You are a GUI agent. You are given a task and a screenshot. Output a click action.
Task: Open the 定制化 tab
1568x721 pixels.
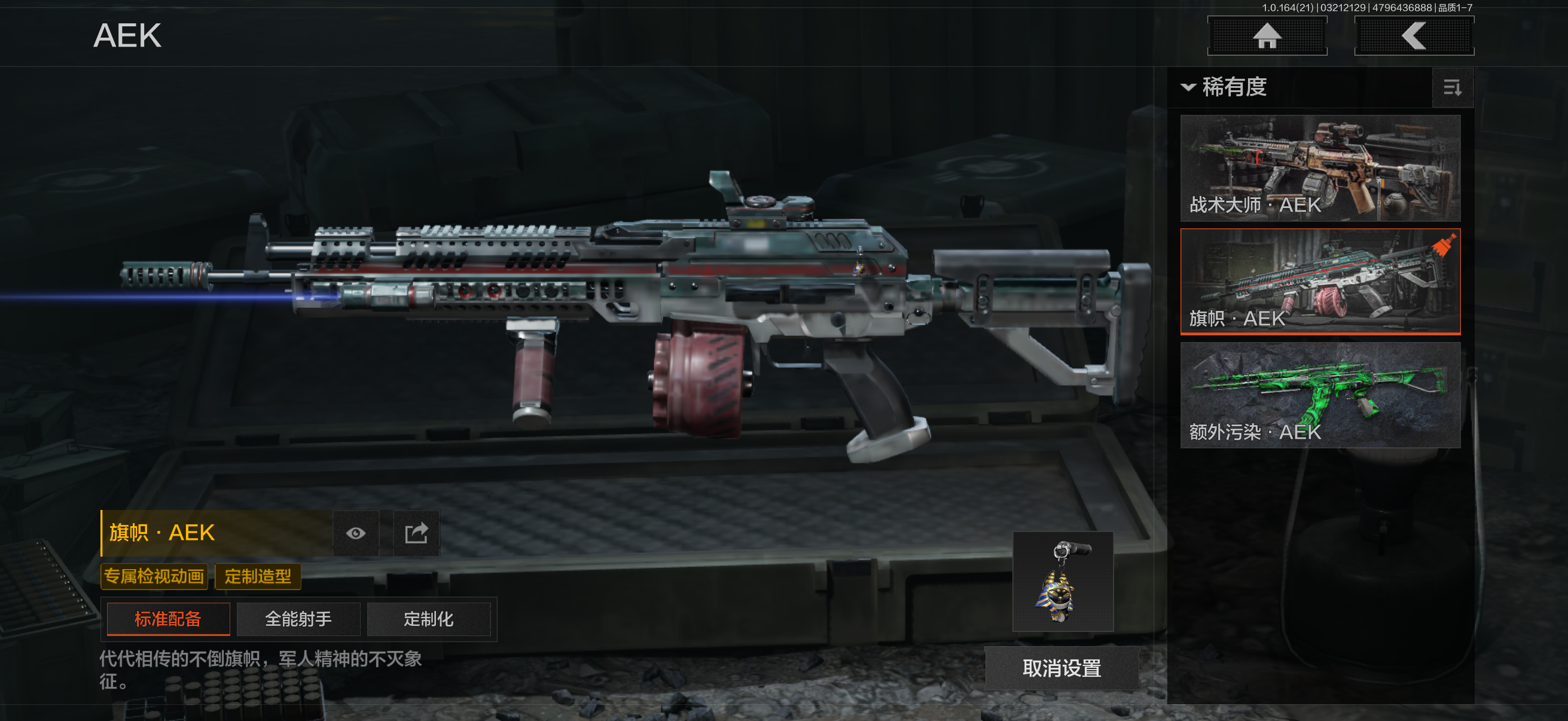coord(429,619)
